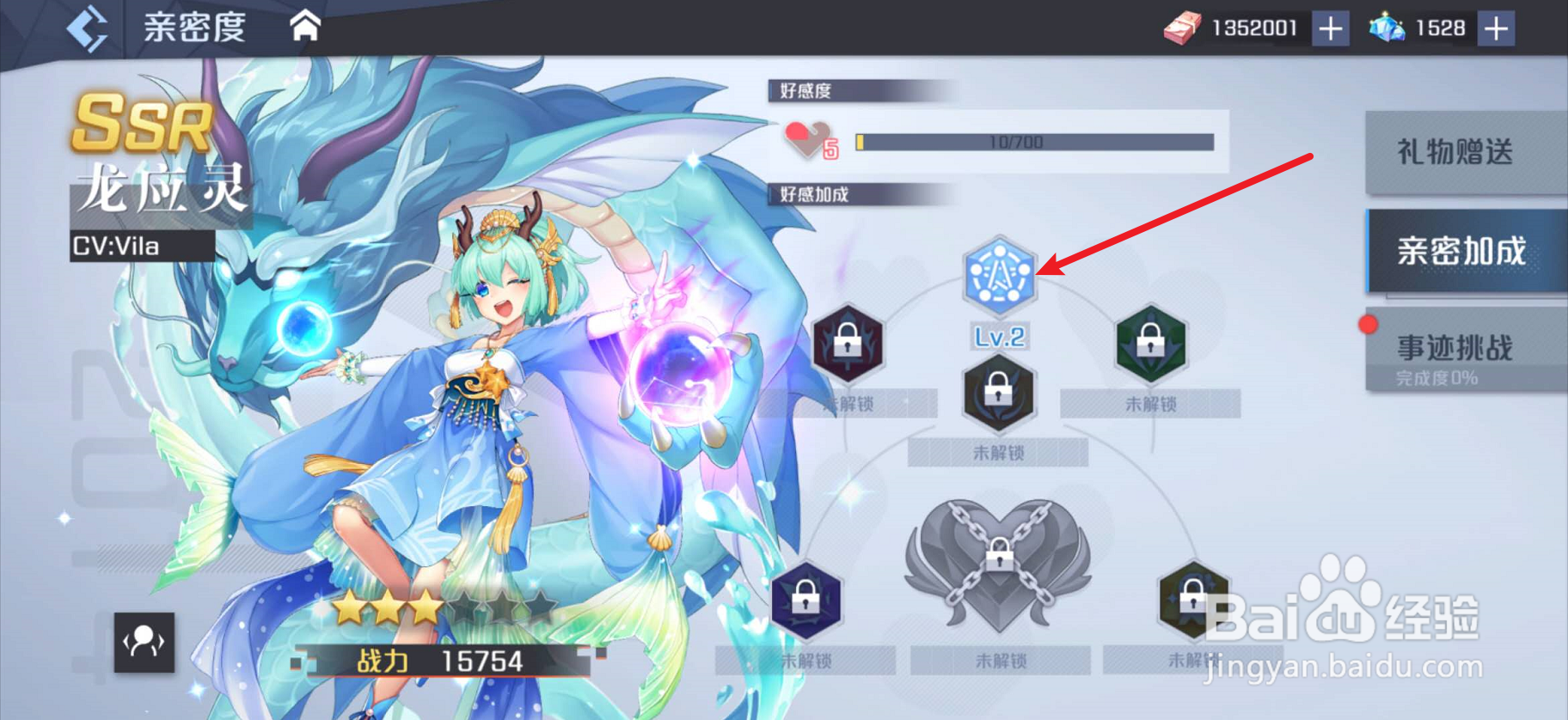This screenshot has width=1568, height=720.
Task: Click the plus button next to 1528 diamonds
Action: coord(1496,27)
